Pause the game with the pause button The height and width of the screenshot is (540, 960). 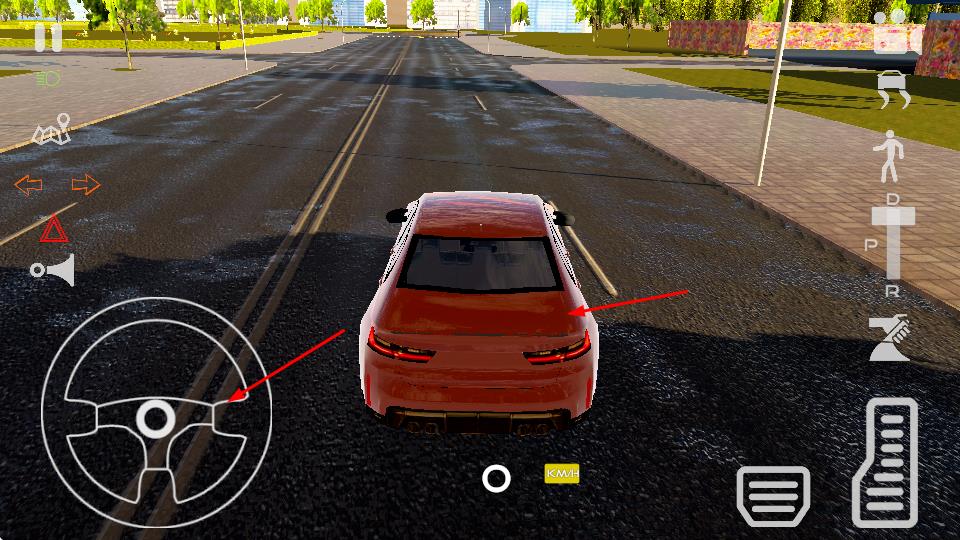[x=48, y=37]
